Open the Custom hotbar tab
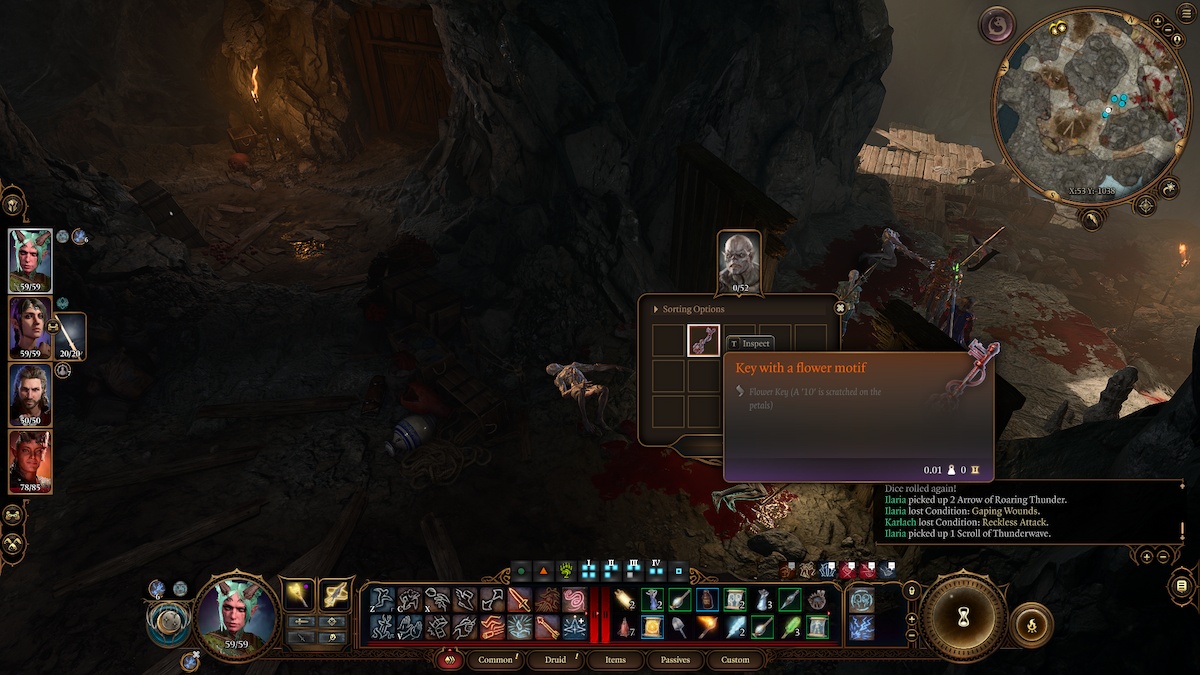 [x=735, y=660]
